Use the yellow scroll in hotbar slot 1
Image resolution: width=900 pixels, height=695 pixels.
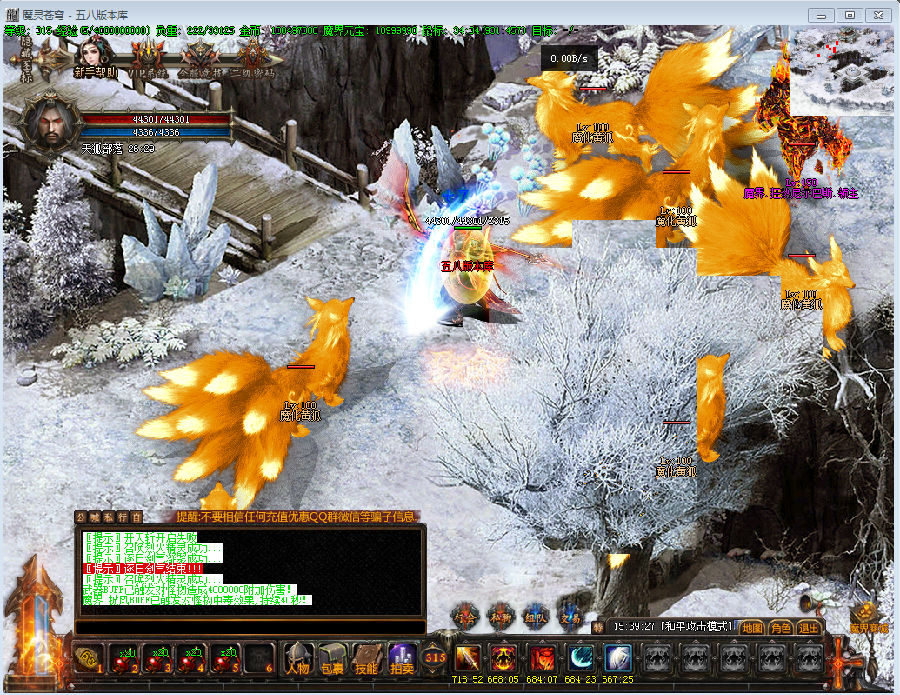(x=88, y=659)
